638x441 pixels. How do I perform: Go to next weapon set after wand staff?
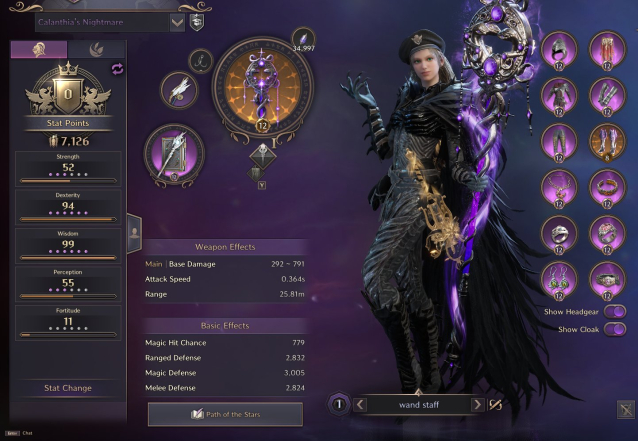pyautogui.click(x=477, y=405)
